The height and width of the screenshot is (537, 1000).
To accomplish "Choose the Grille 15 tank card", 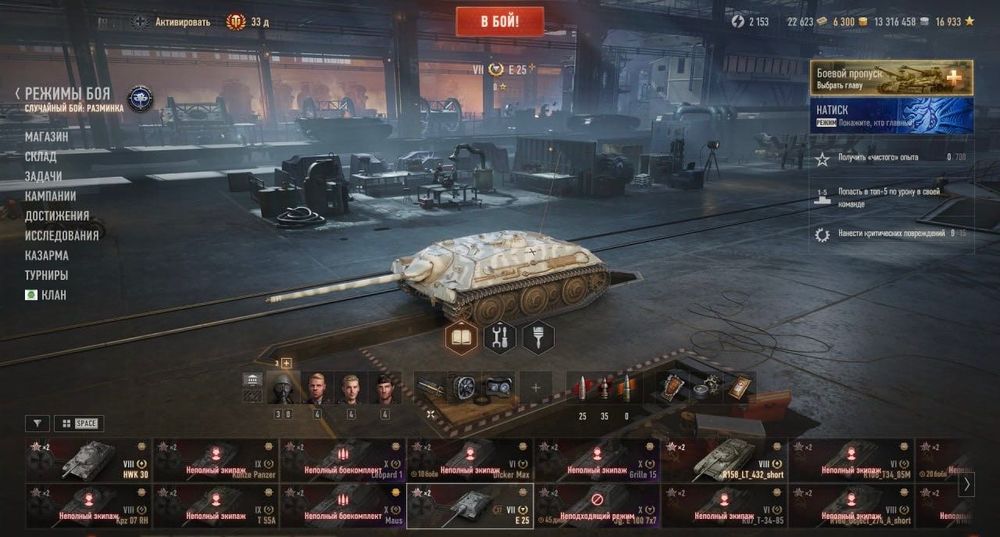I will pos(596,460).
